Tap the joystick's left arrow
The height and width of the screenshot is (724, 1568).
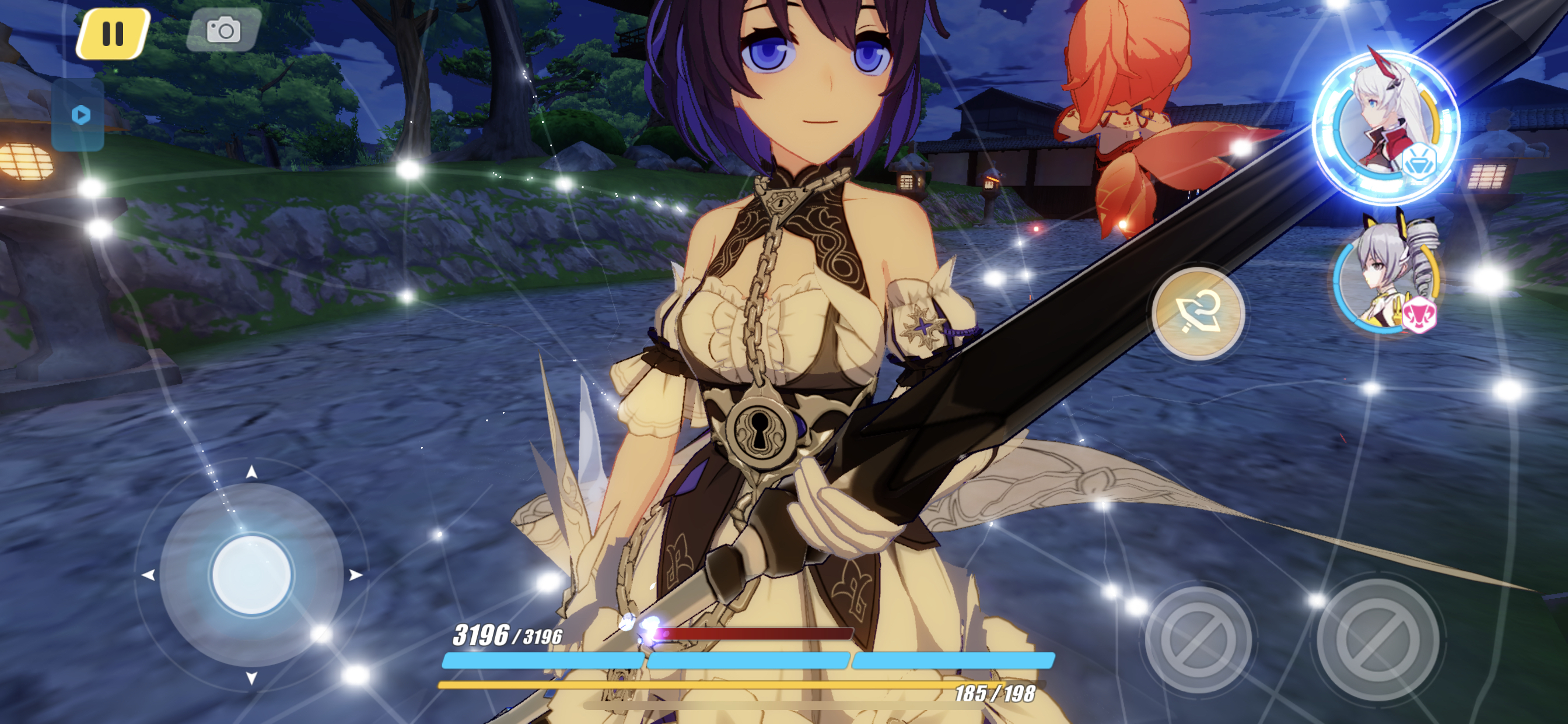148,575
